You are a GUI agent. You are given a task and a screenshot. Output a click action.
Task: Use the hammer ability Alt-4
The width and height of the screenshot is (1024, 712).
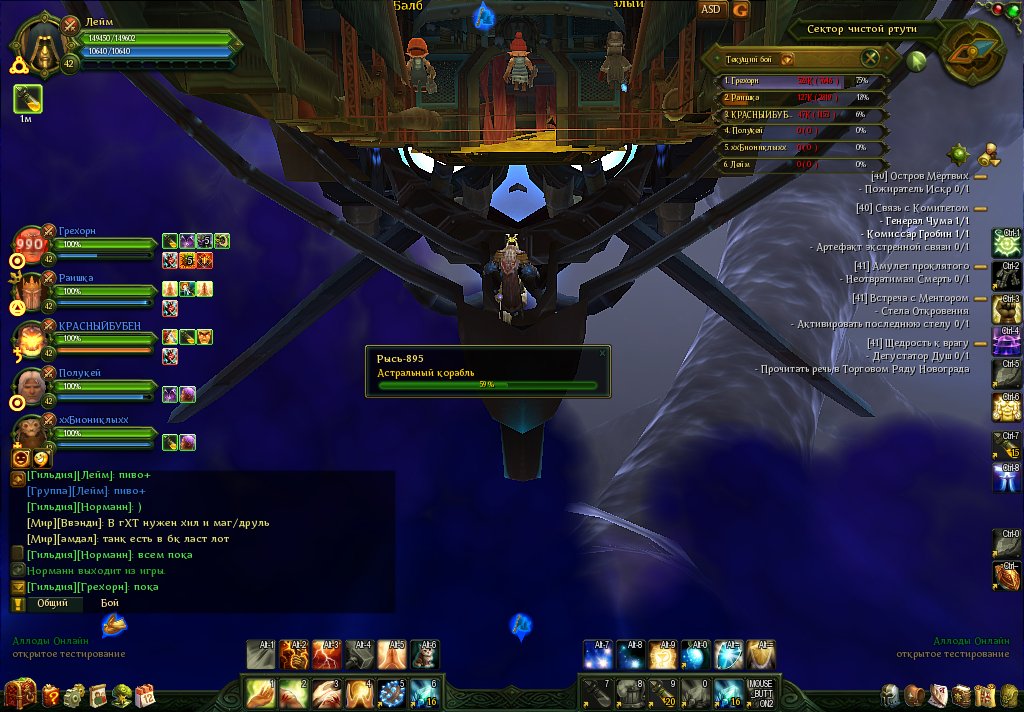[362, 654]
